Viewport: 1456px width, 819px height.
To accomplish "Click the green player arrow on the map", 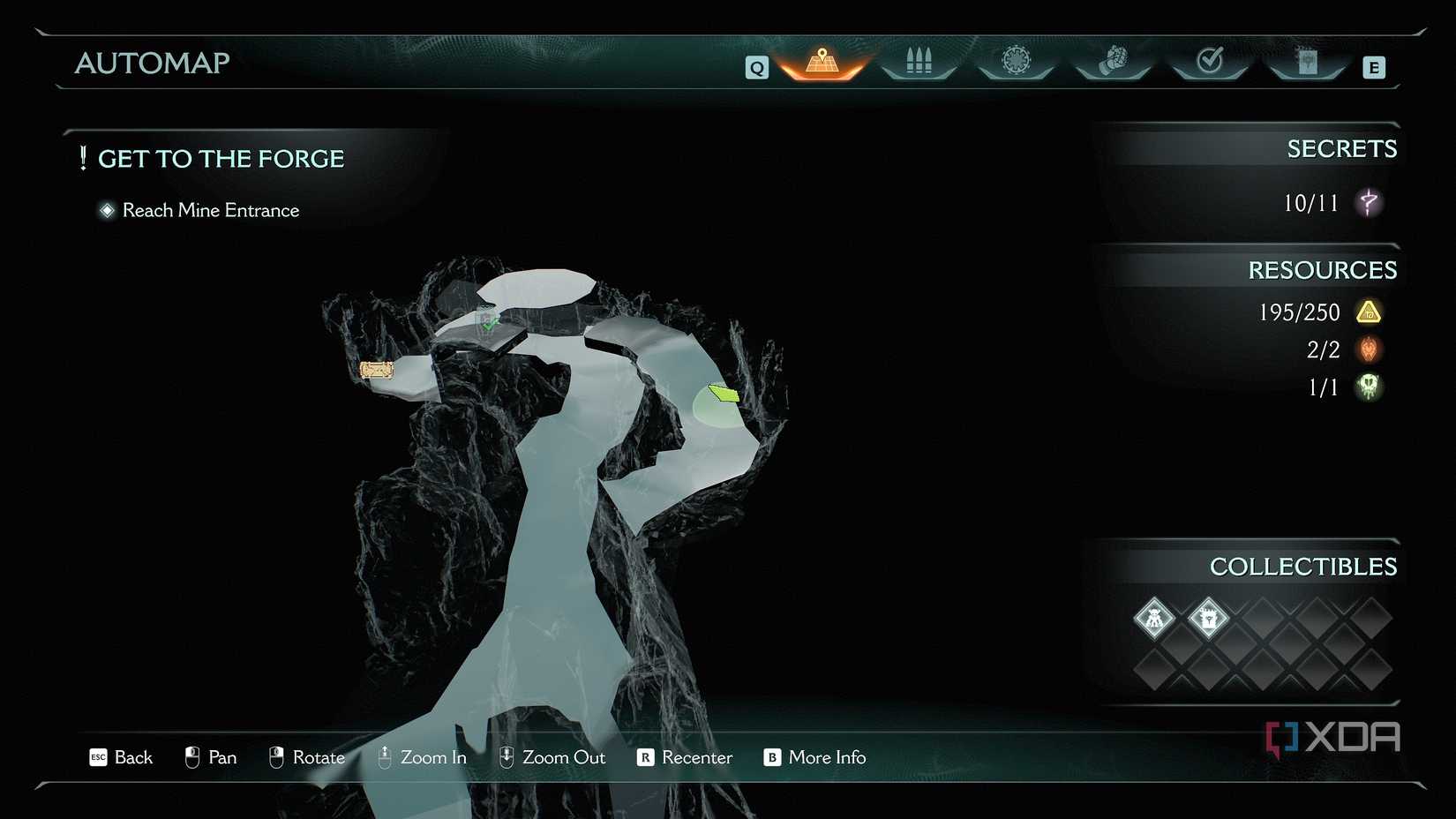I will tap(724, 393).
